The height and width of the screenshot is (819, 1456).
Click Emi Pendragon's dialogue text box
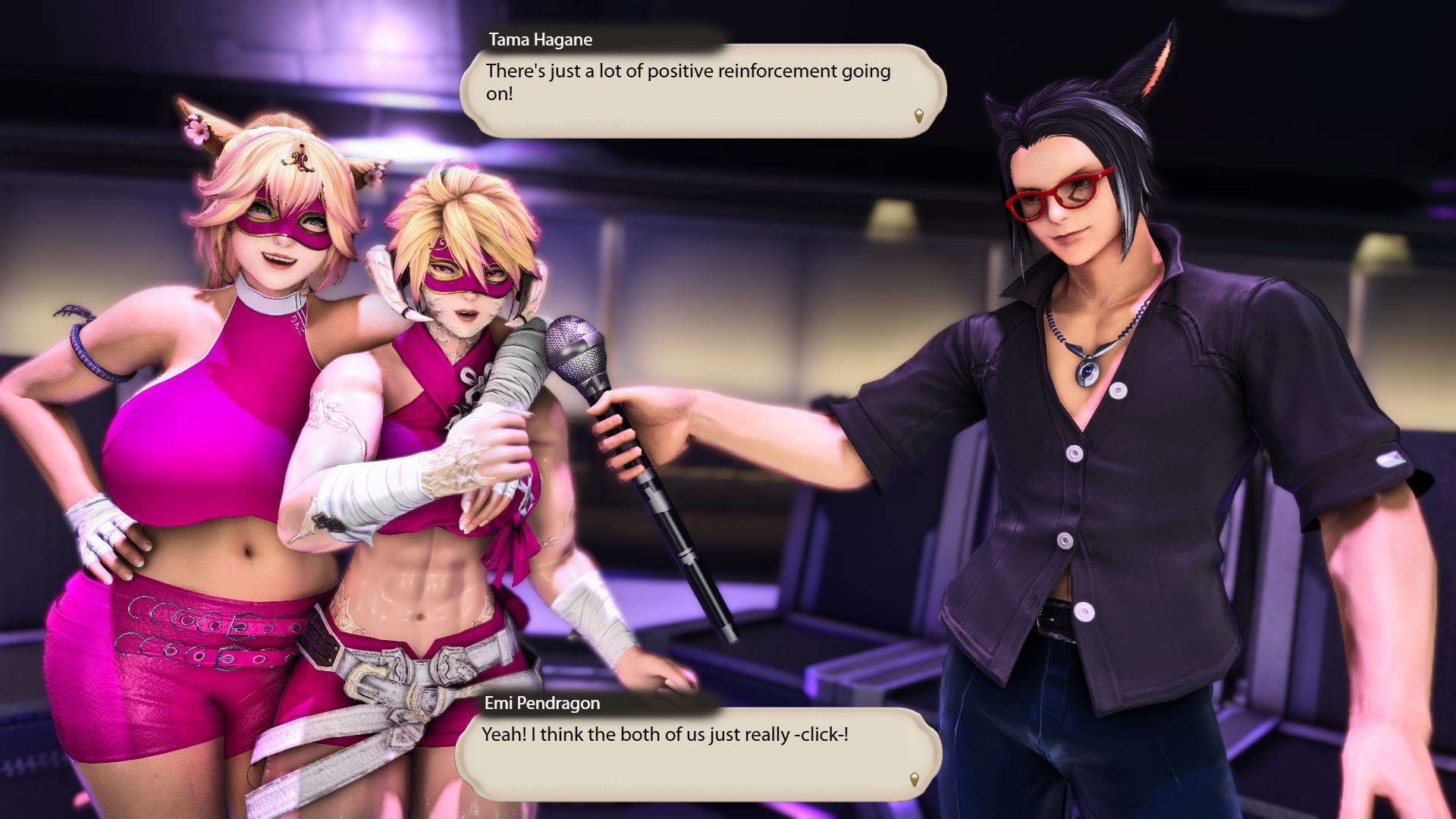(698, 754)
